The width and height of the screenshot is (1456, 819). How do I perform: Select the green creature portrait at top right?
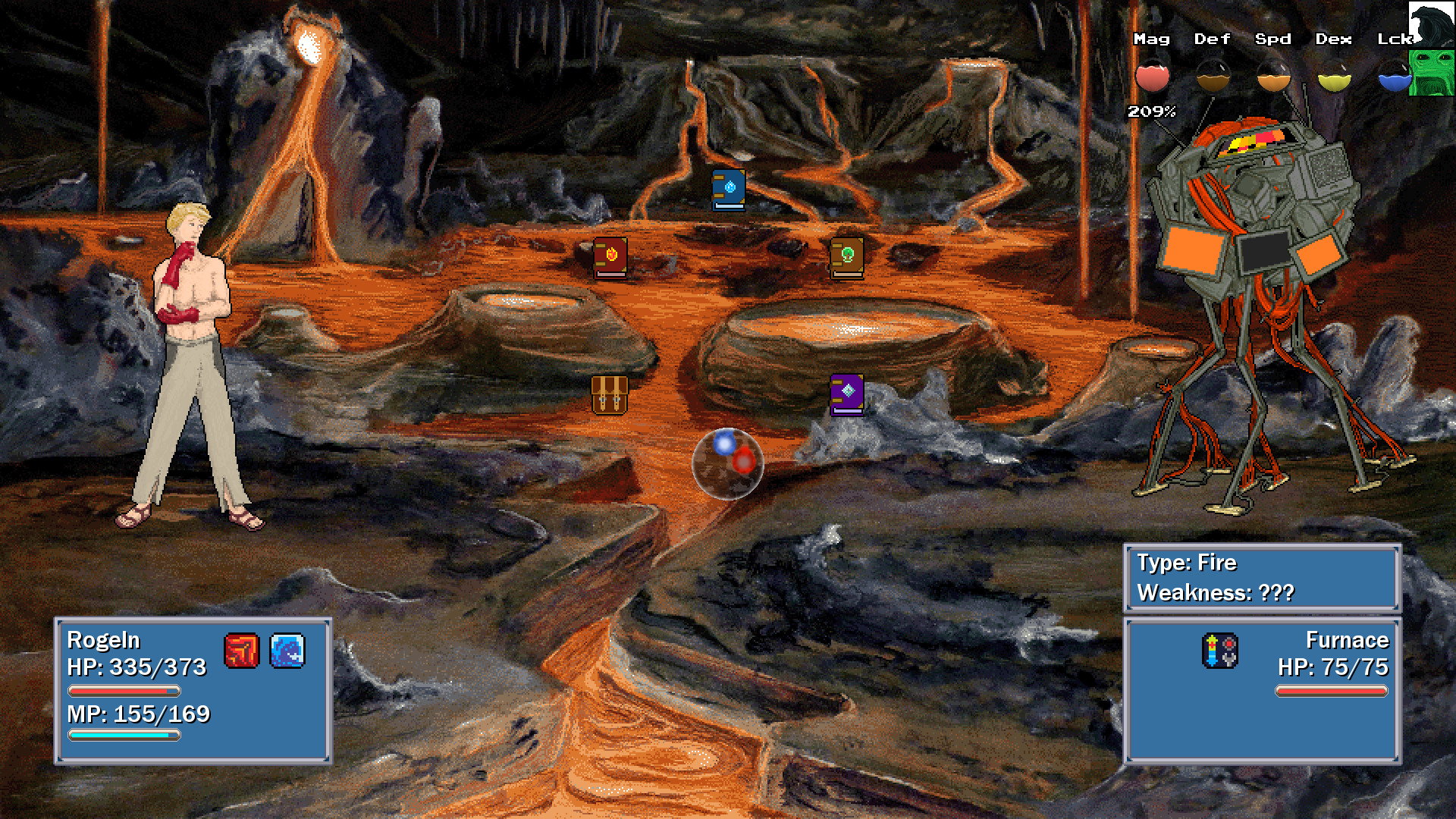click(x=1431, y=74)
